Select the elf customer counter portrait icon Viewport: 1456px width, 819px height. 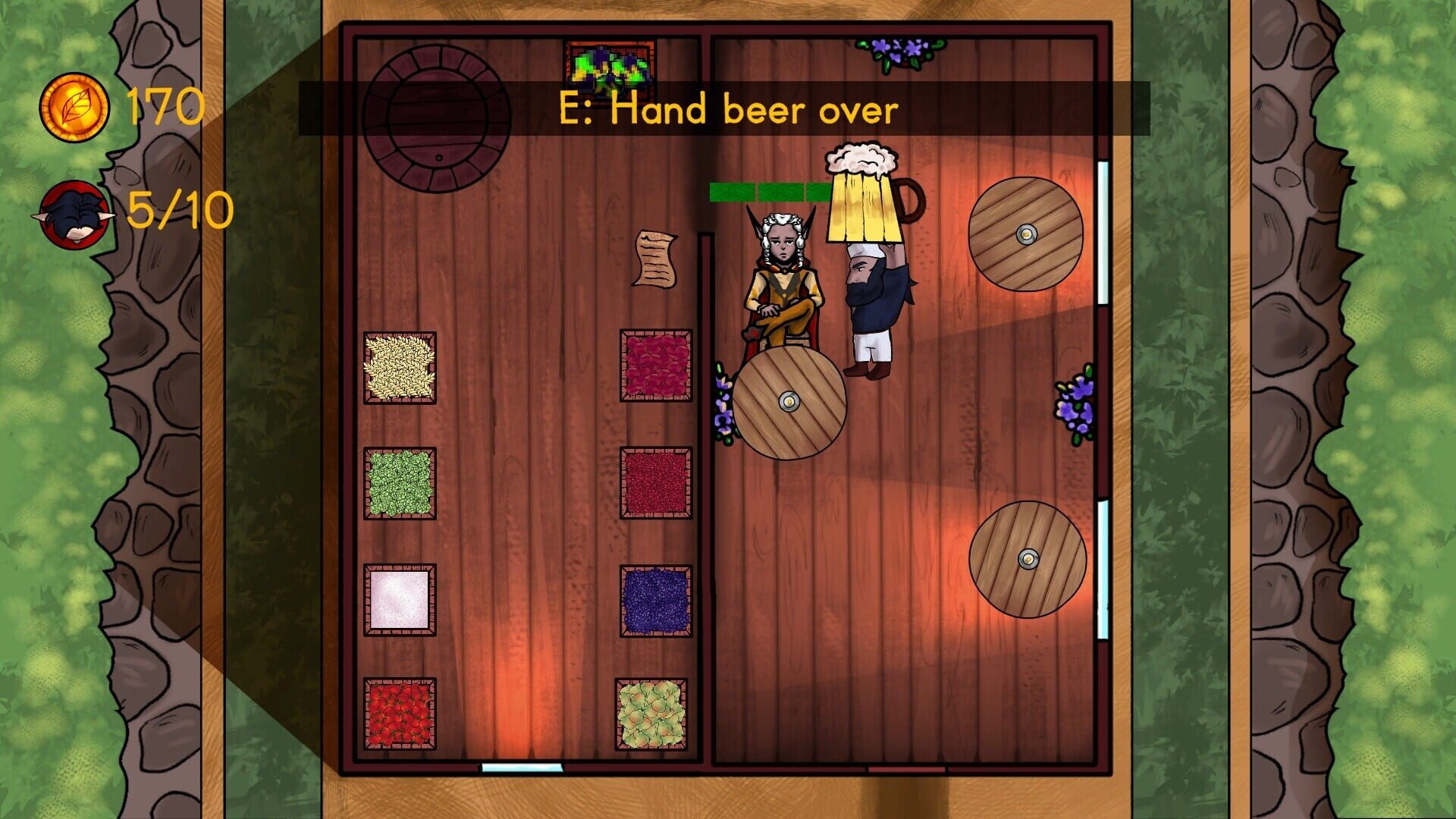[x=76, y=216]
